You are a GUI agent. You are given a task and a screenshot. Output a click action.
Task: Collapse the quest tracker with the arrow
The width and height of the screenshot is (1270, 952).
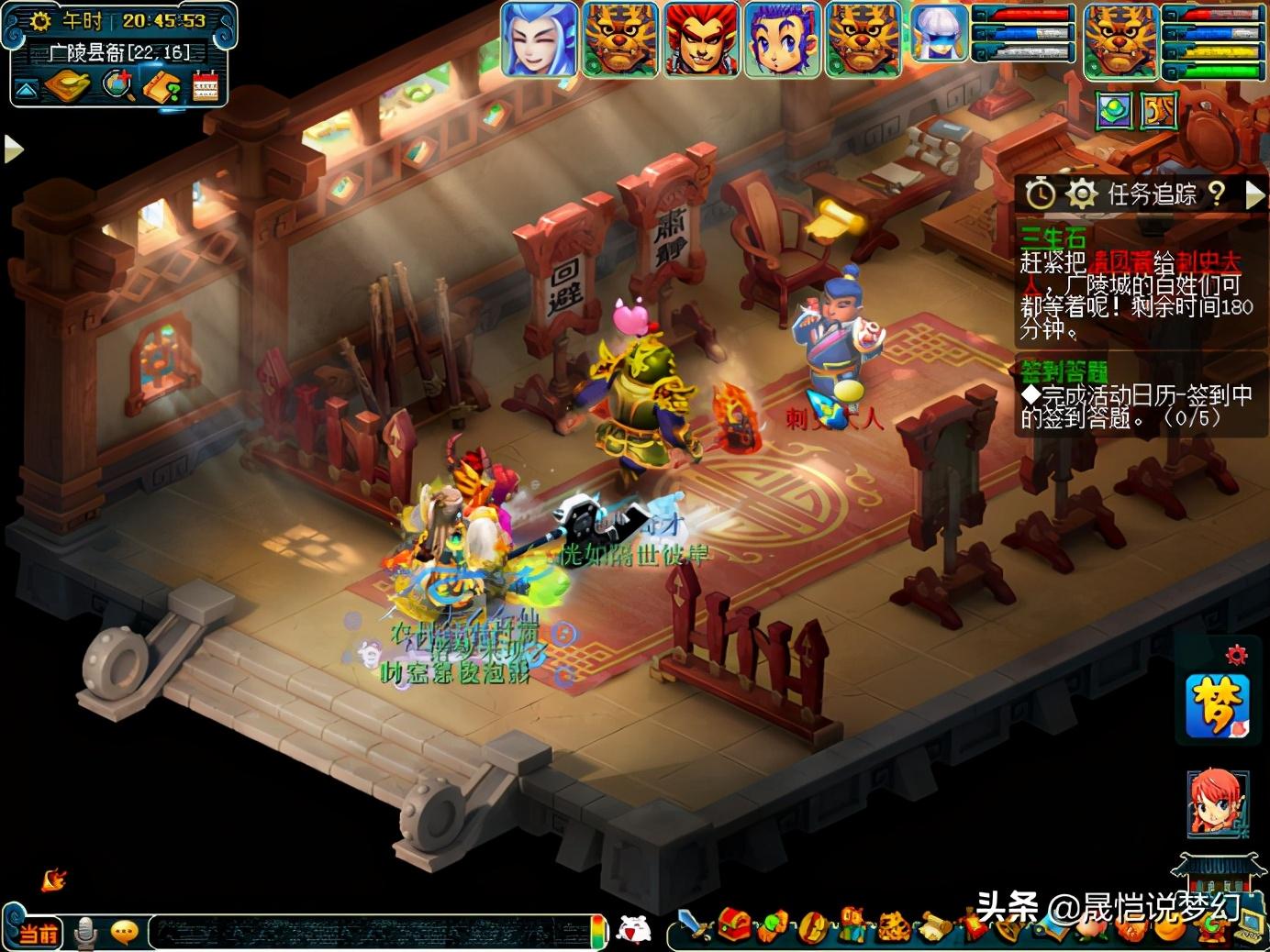[1253, 194]
